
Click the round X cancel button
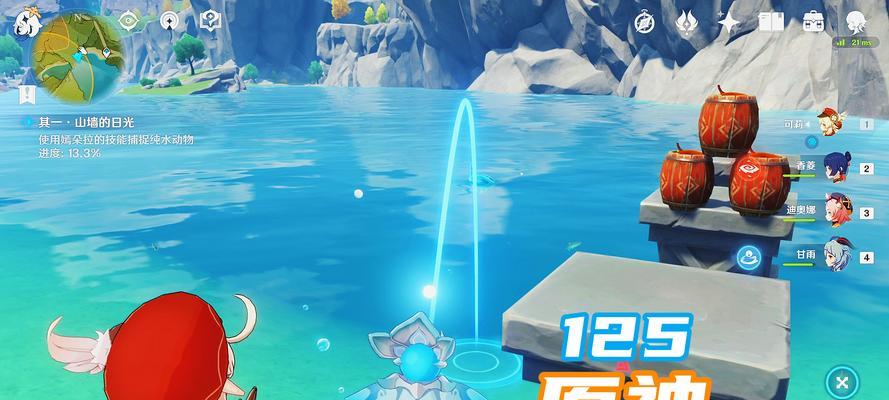[843, 381]
